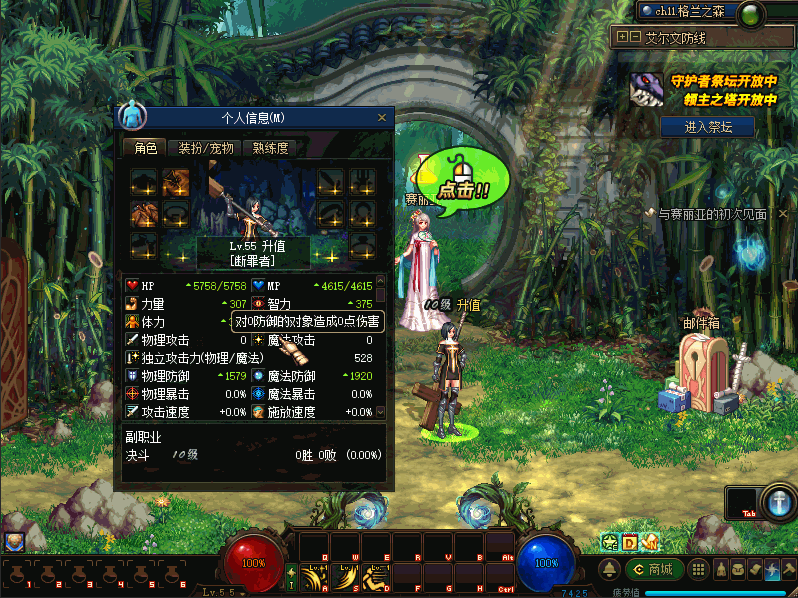Click the 与赛丽亚的初次见面 quest tracker
The height and width of the screenshot is (598, 798).
click(712, 214)
